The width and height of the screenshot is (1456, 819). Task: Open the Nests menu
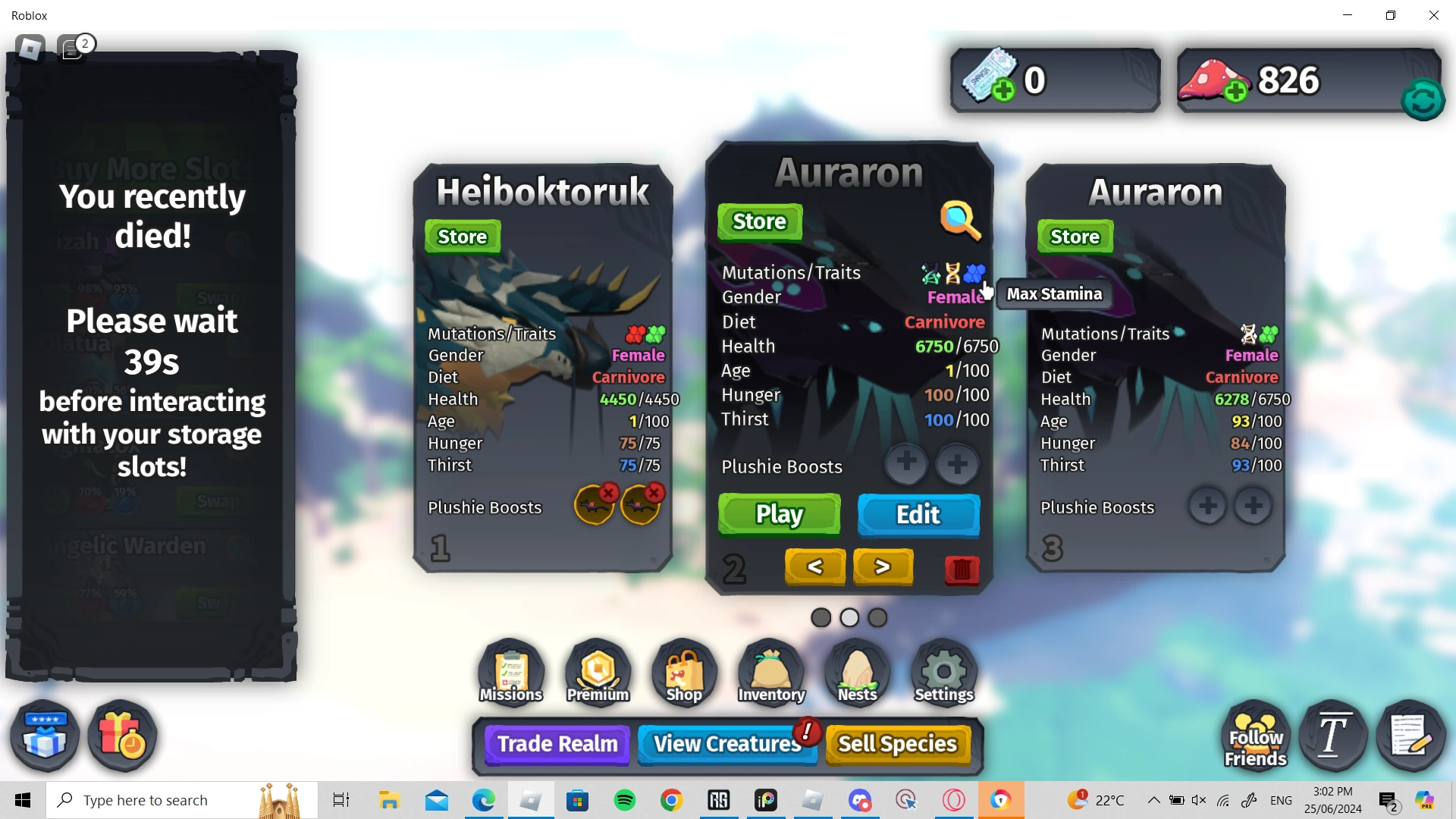tap(856, 671)
